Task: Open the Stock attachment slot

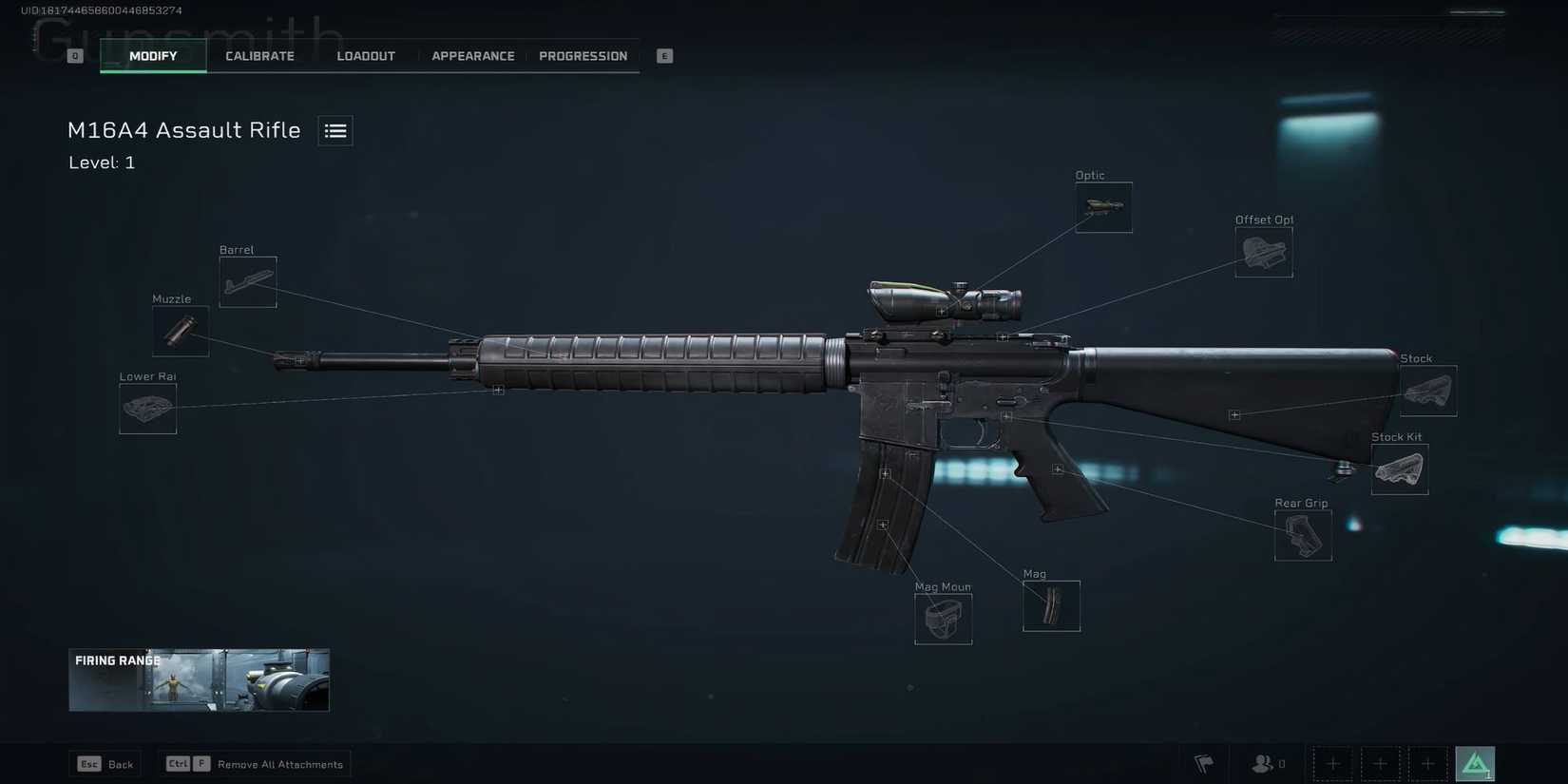Action: coord(1428,390)
